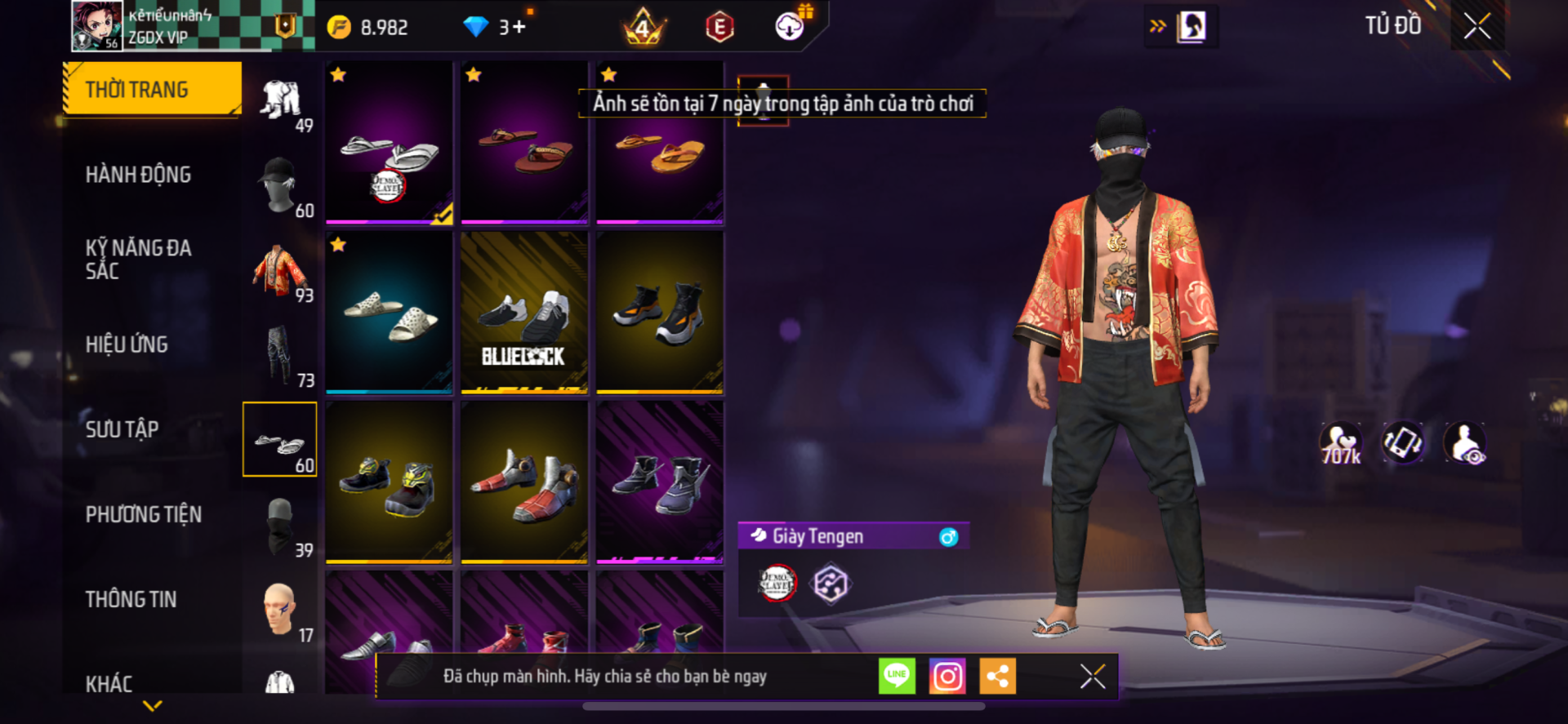Open the black pants category
1568x724 pixels.
click(280, 356)
